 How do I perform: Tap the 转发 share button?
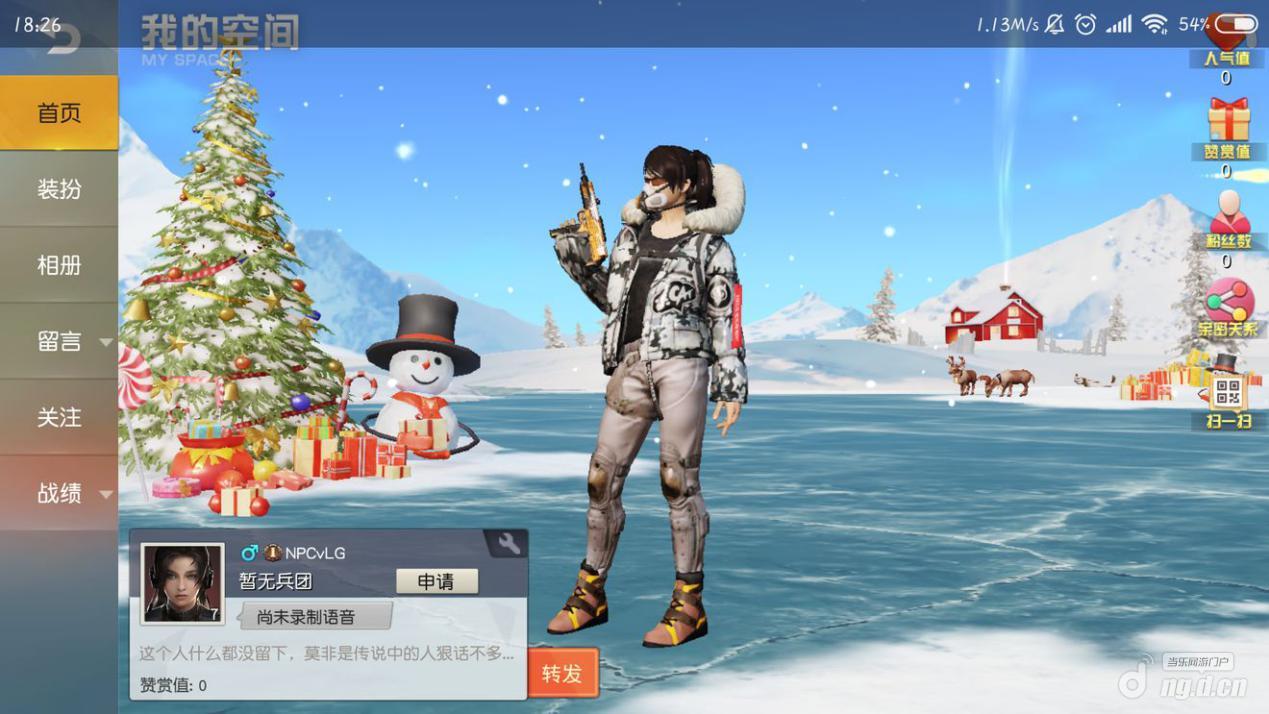click(562, 673)
